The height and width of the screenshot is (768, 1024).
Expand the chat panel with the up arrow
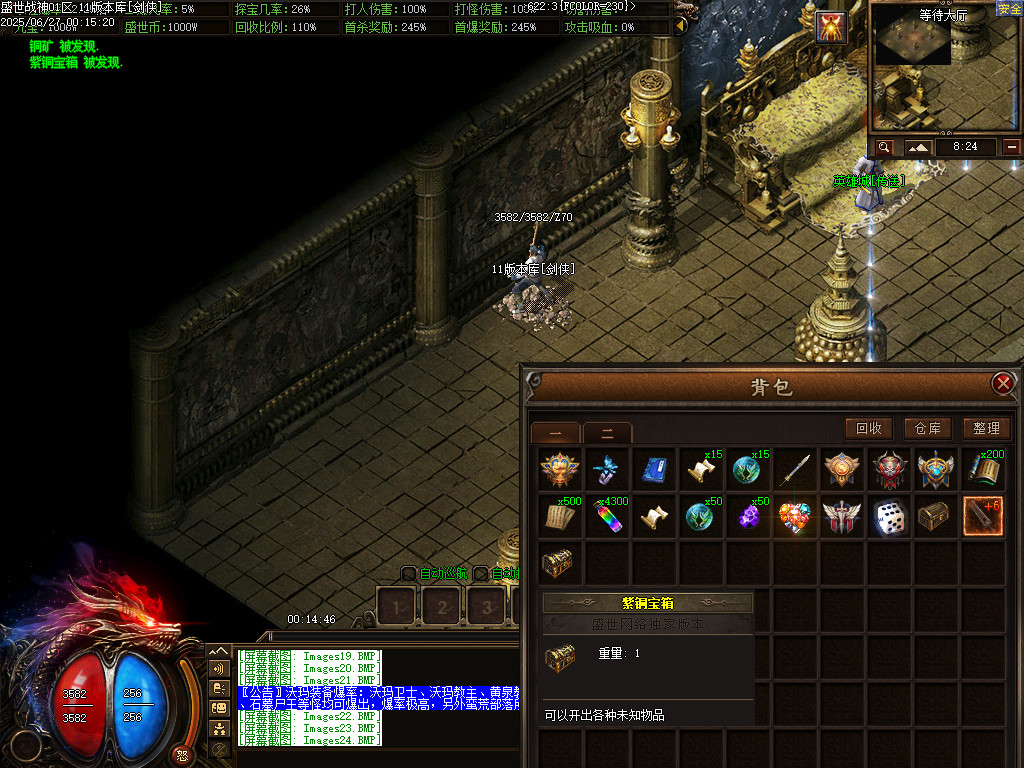click(219, 651)
